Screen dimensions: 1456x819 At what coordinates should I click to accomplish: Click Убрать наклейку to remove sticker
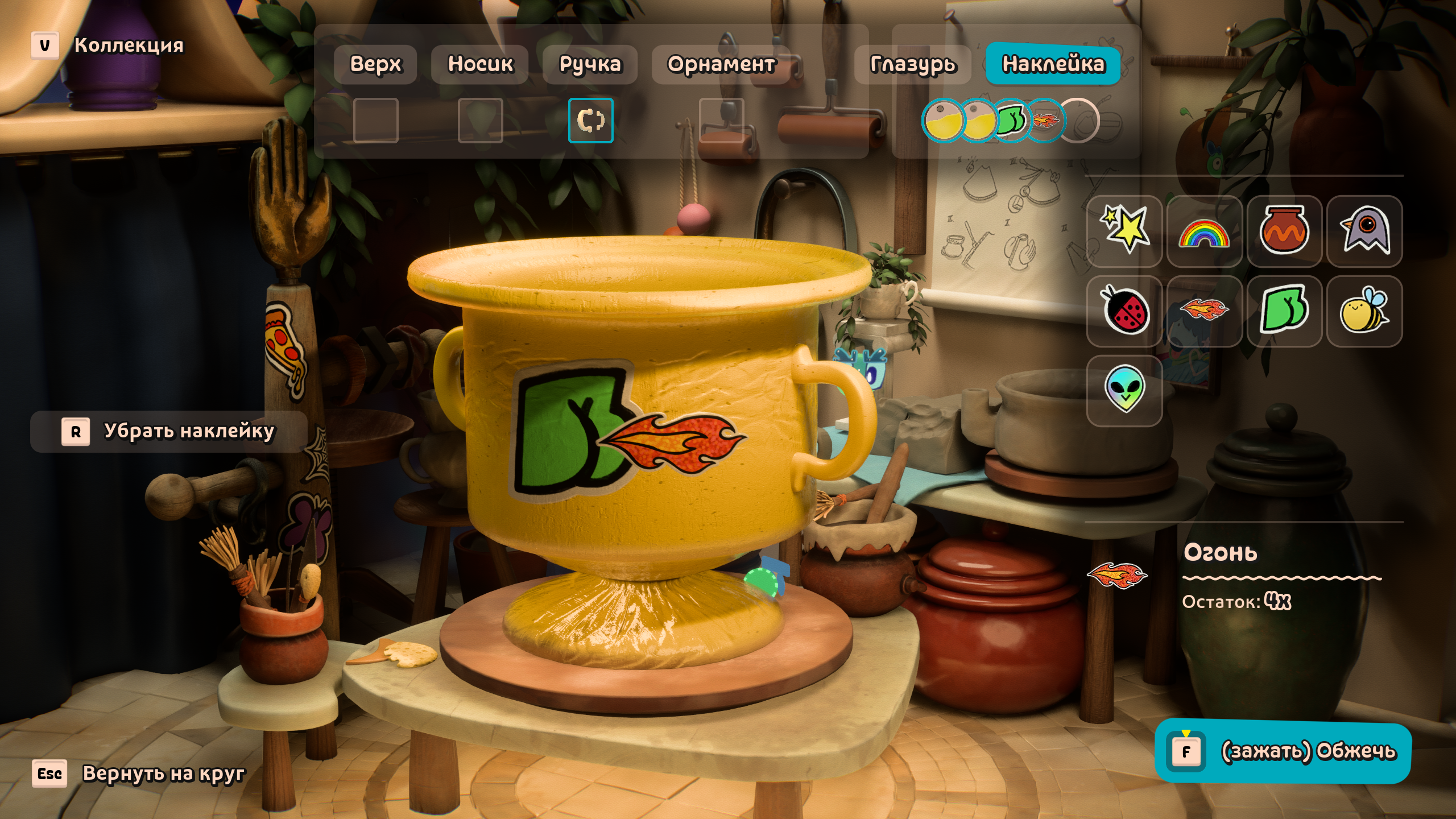[169, 432]
